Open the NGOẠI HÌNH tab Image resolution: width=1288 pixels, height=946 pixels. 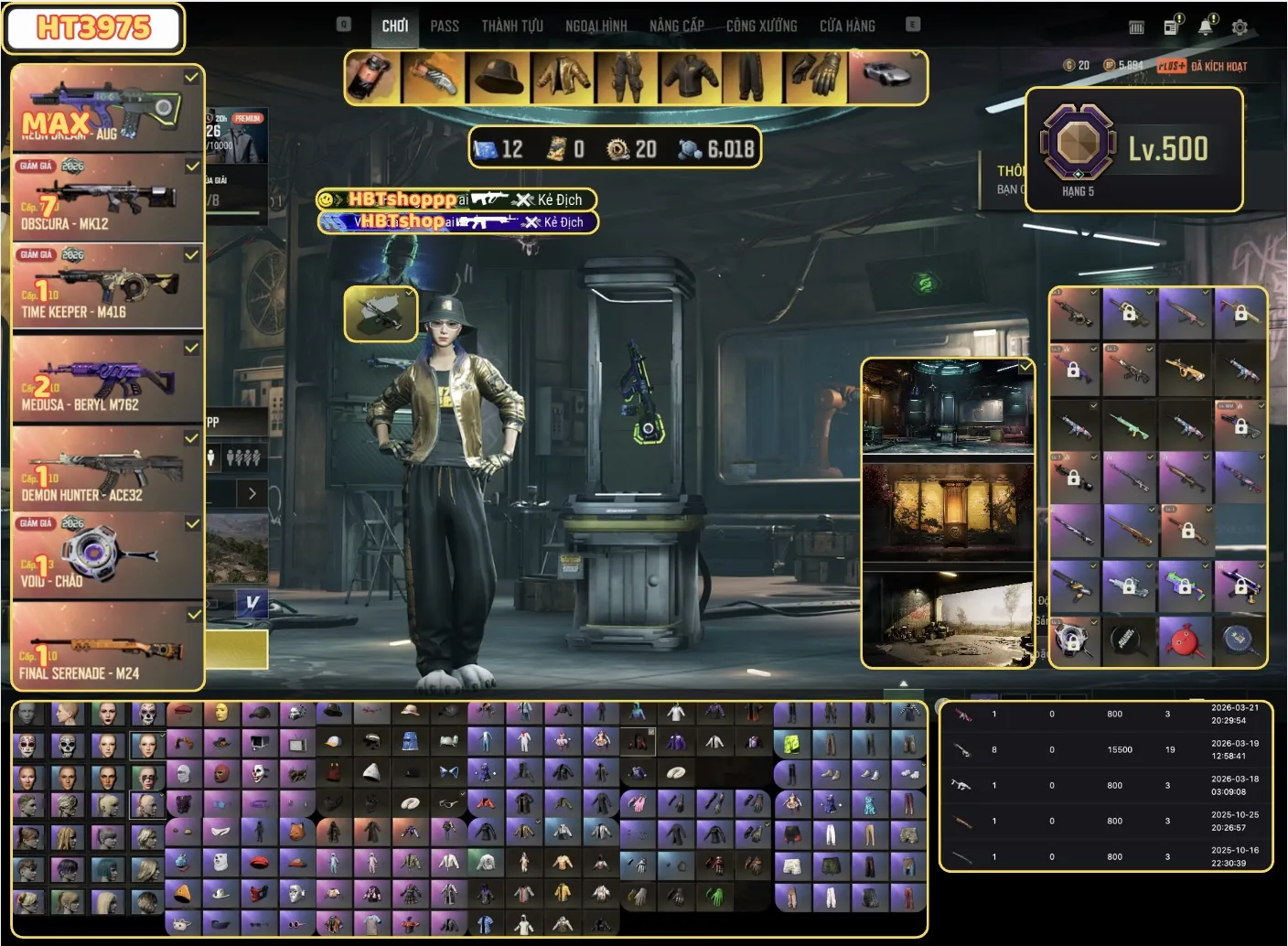click(596, 26)
